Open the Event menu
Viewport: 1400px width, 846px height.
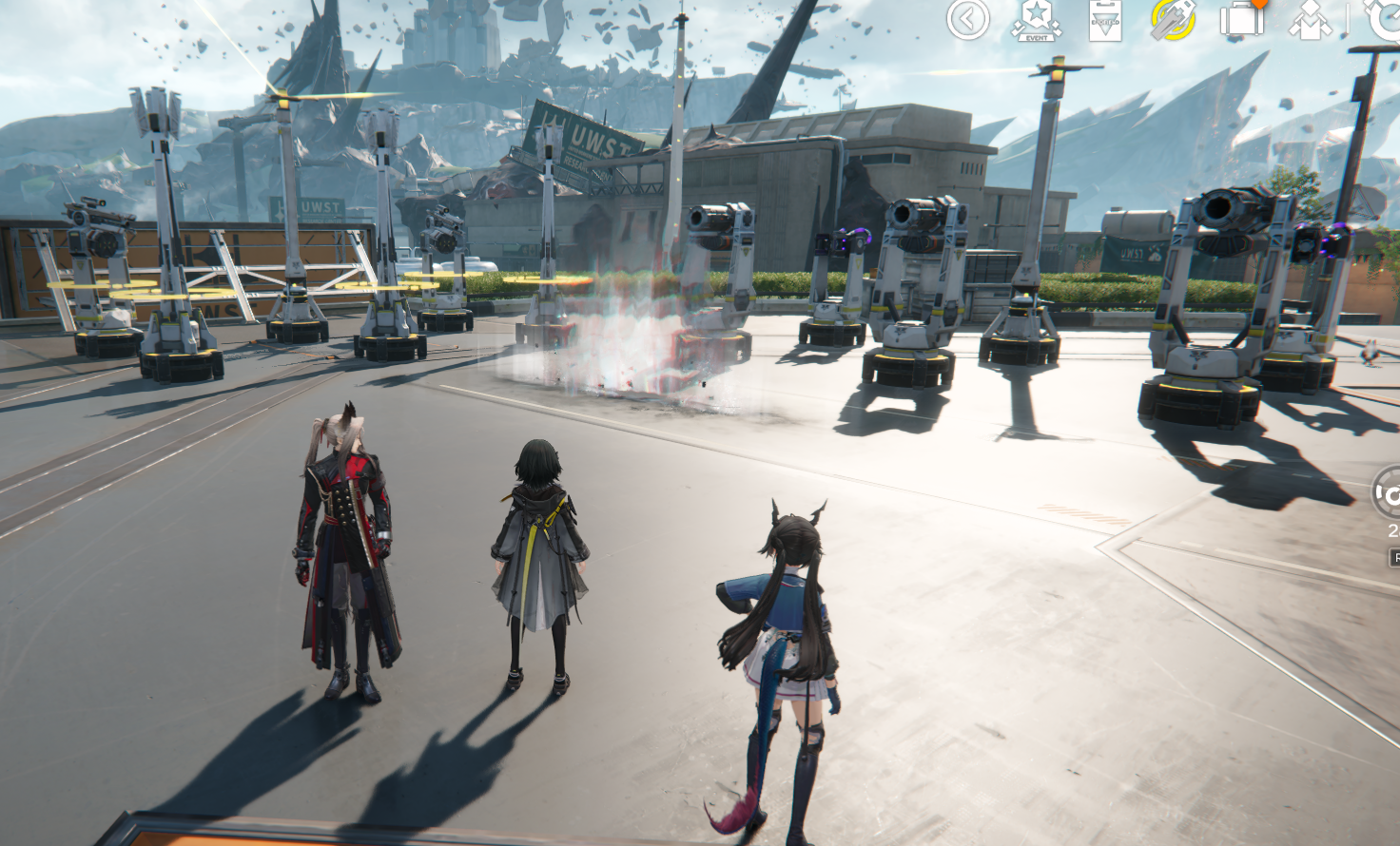coord(1036,20)
